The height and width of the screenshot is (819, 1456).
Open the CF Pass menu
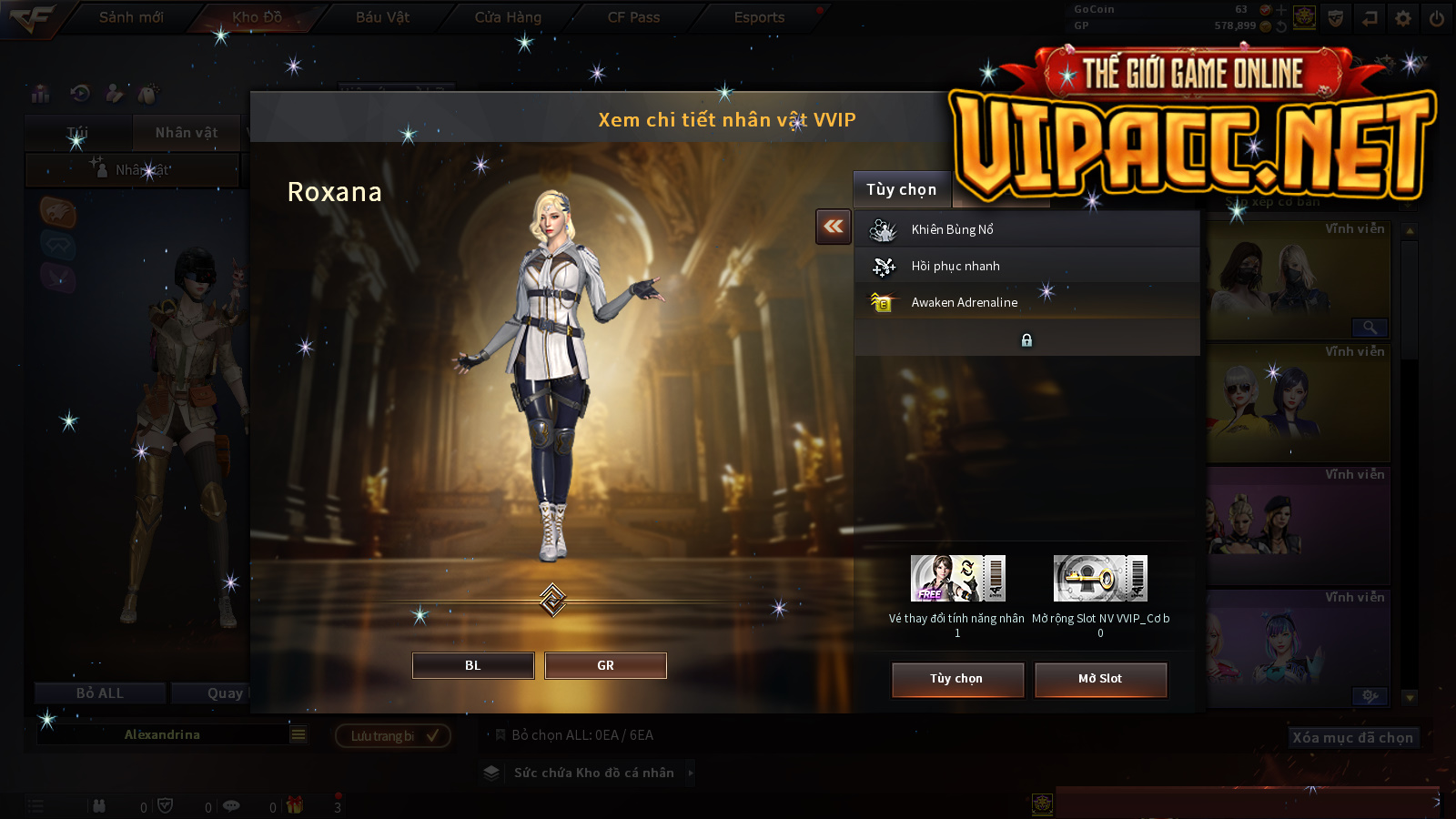633,17
